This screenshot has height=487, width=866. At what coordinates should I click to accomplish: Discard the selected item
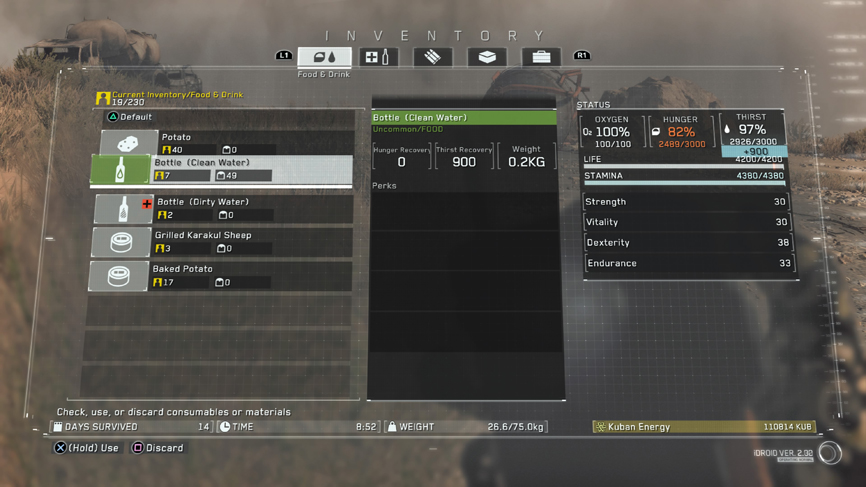pos(158,448)
